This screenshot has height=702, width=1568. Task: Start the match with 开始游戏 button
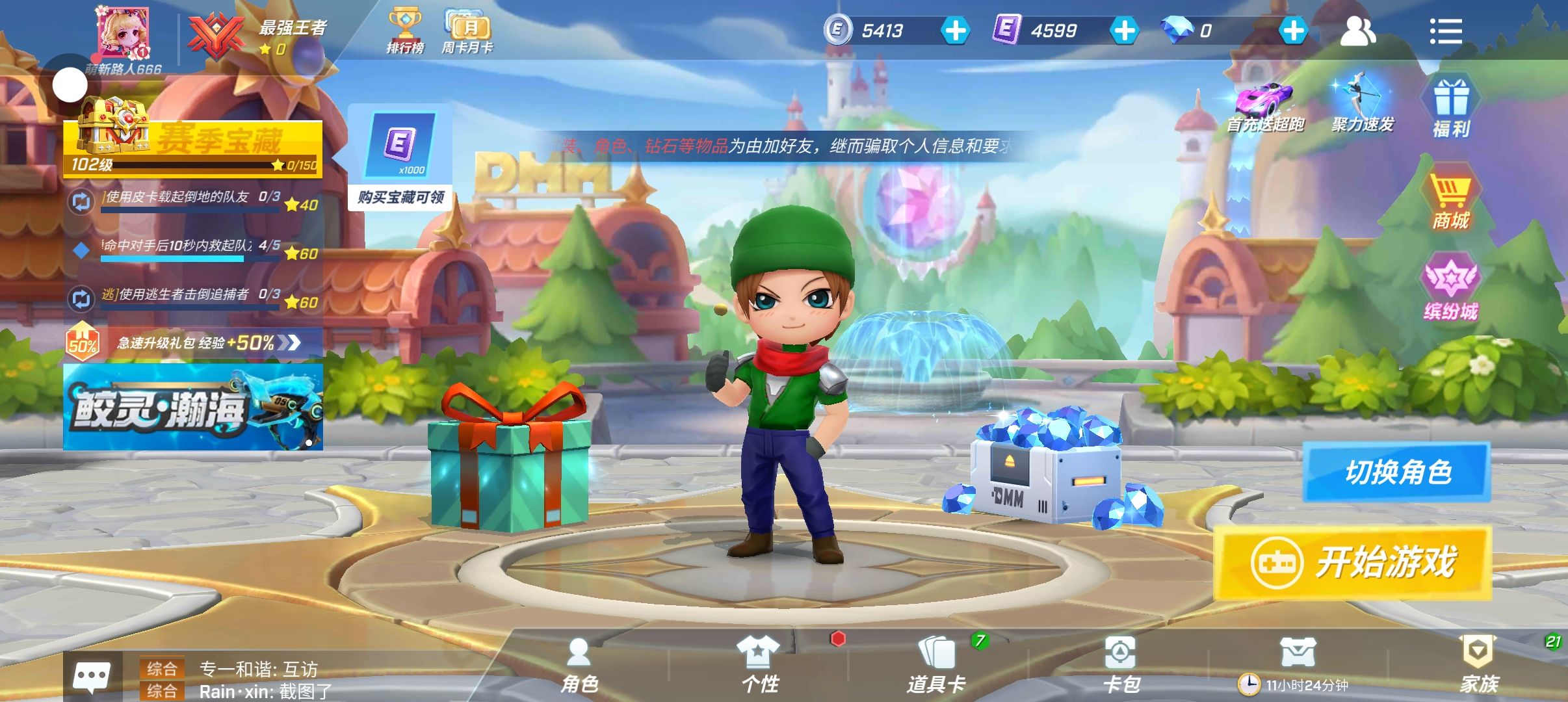click(x=1352, y=563)
